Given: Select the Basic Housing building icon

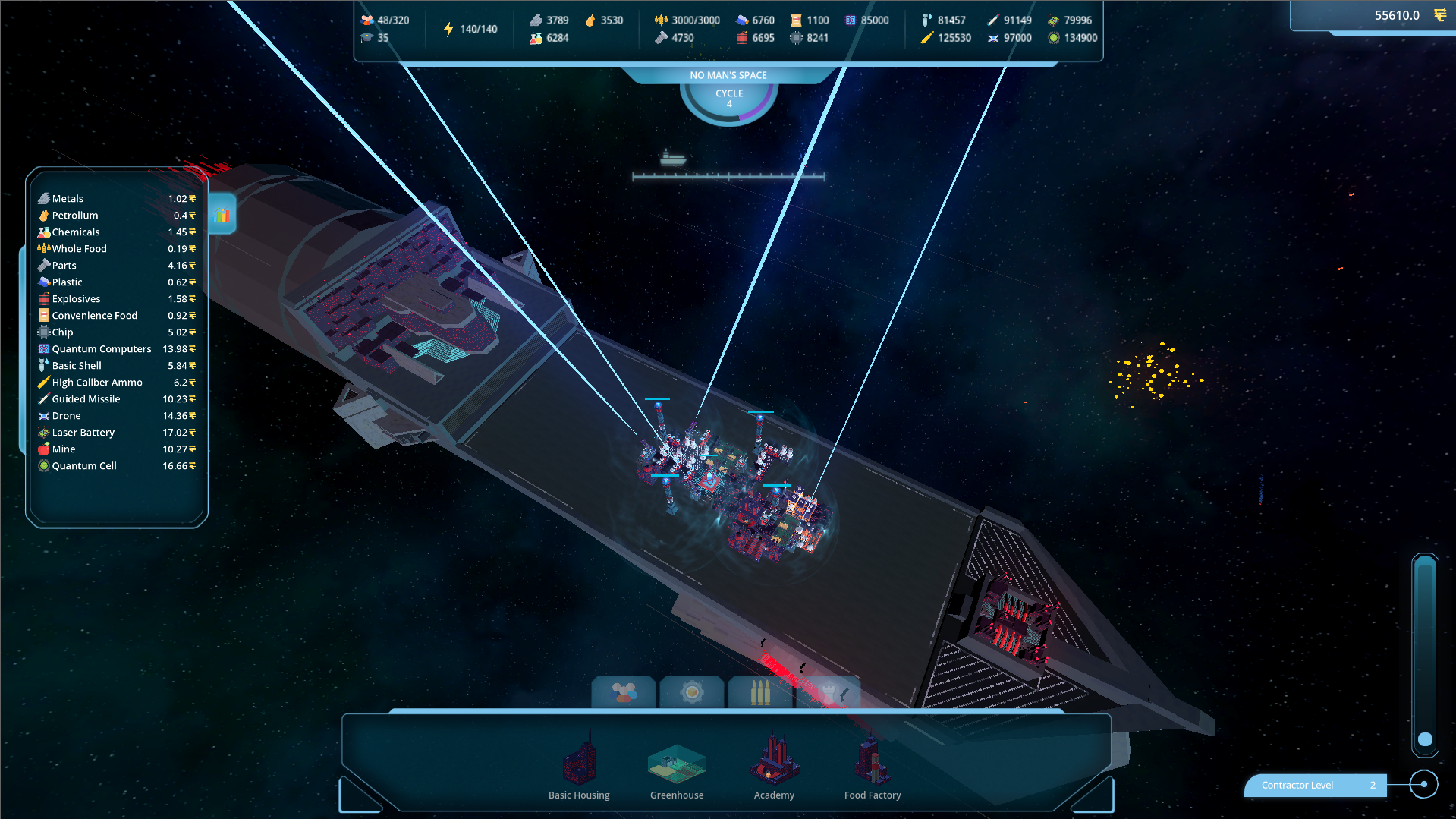Looking at the screenshot, I should 579,763.
